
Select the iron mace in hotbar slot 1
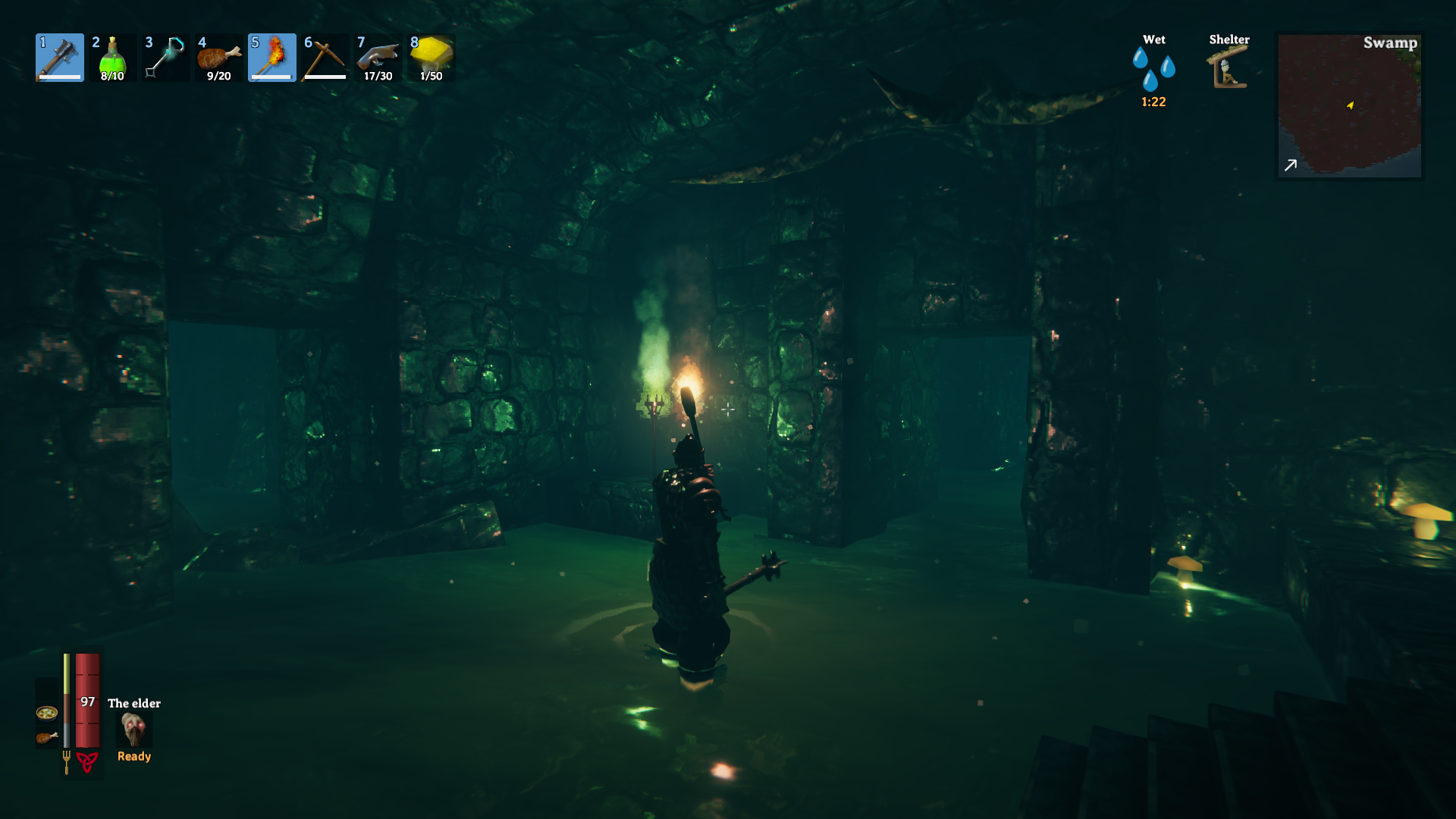coord(60,58)
